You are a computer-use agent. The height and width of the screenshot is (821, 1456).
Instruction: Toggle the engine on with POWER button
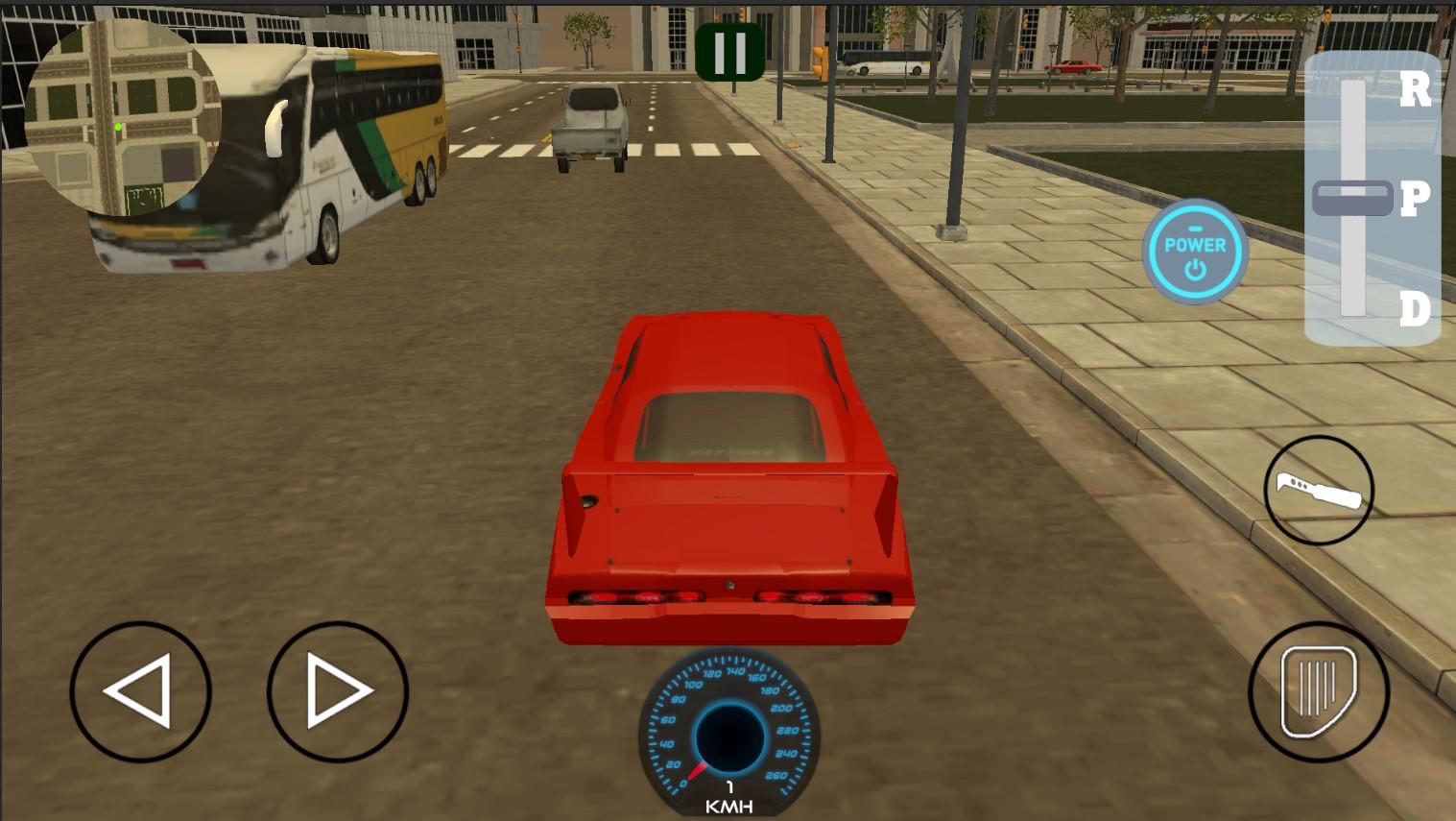point(1194,252)
